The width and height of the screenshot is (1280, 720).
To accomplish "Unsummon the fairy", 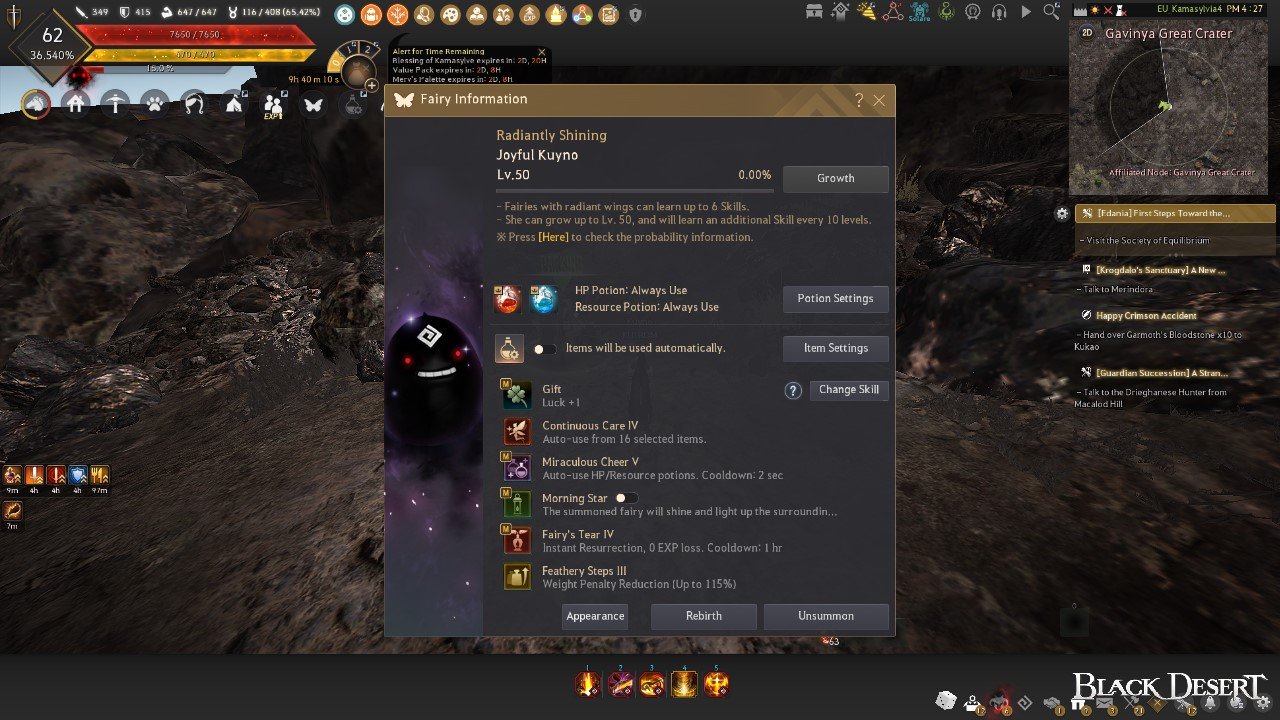I will 825,616.
